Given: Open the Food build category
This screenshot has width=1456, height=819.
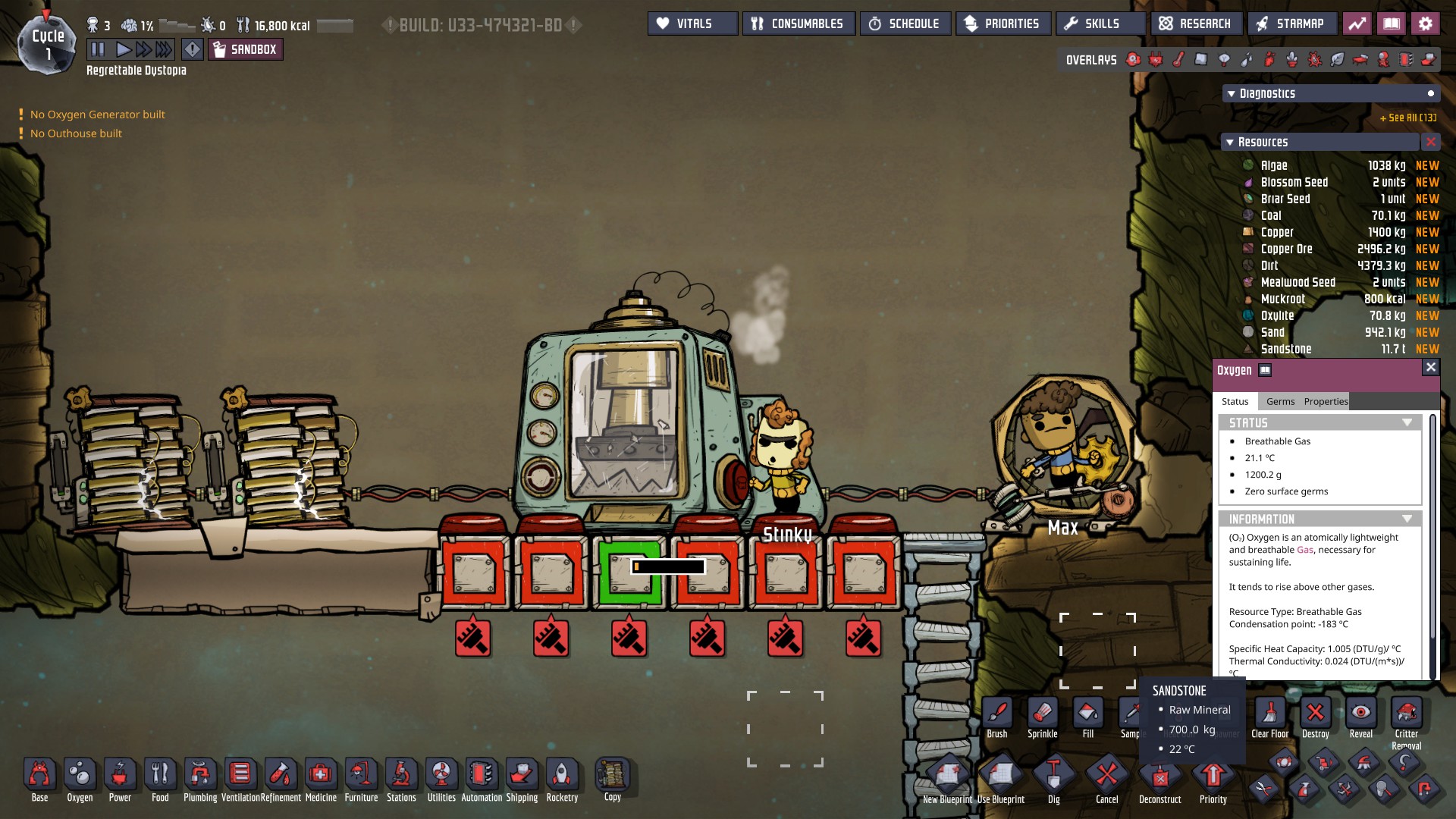Looking at the screenshot, I should [x=160, y=780].
